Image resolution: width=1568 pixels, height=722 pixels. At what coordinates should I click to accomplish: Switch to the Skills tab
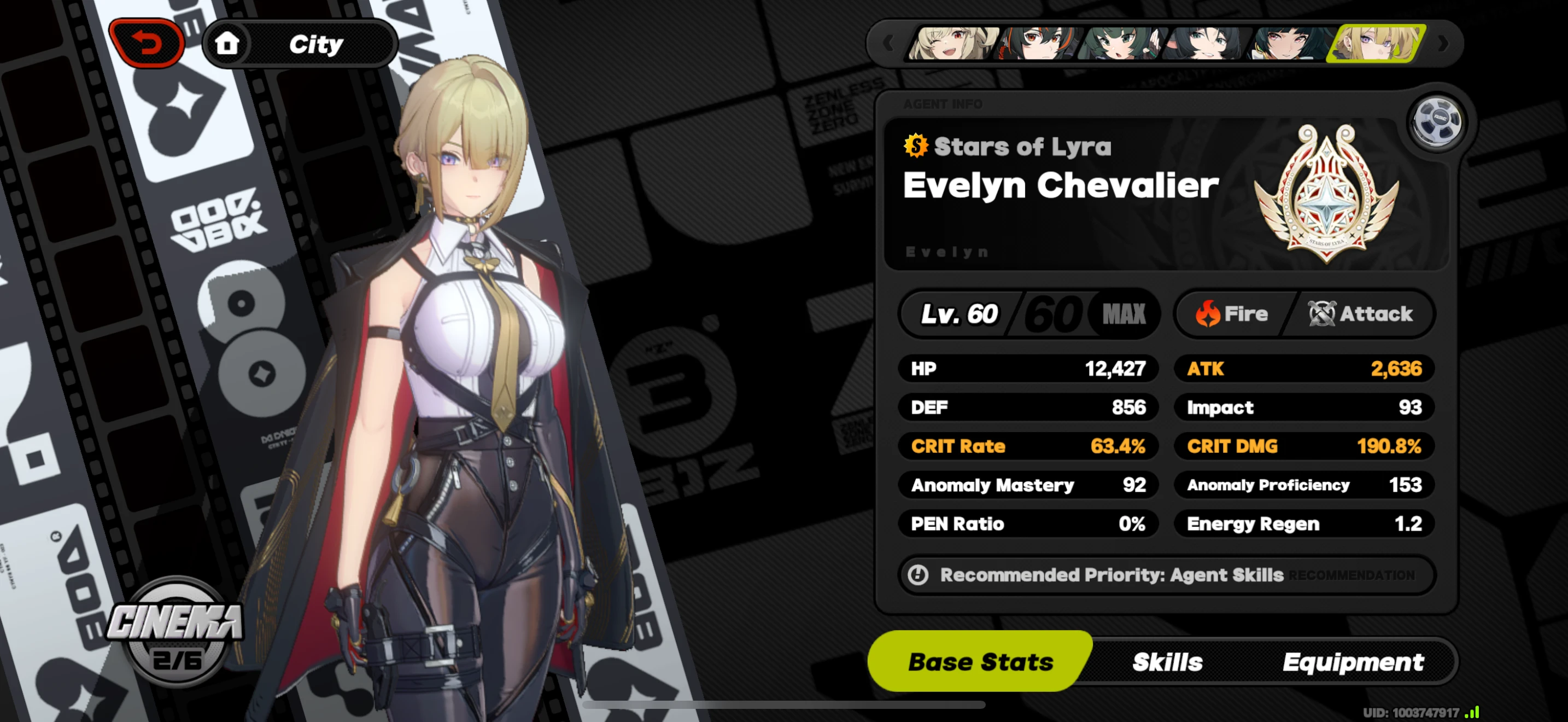coord(1168,662)
